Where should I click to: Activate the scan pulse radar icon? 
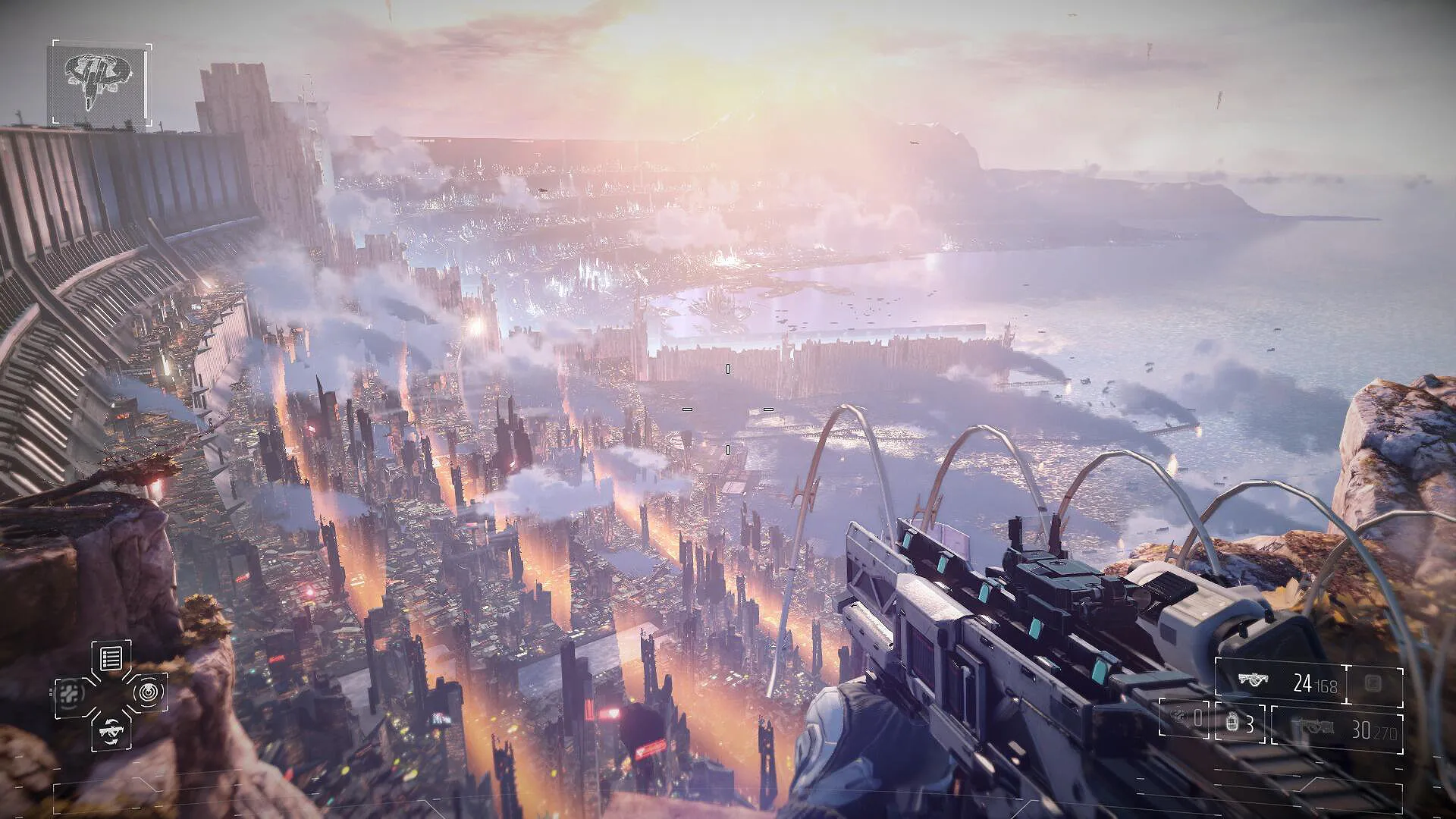(x=147, y=692)
